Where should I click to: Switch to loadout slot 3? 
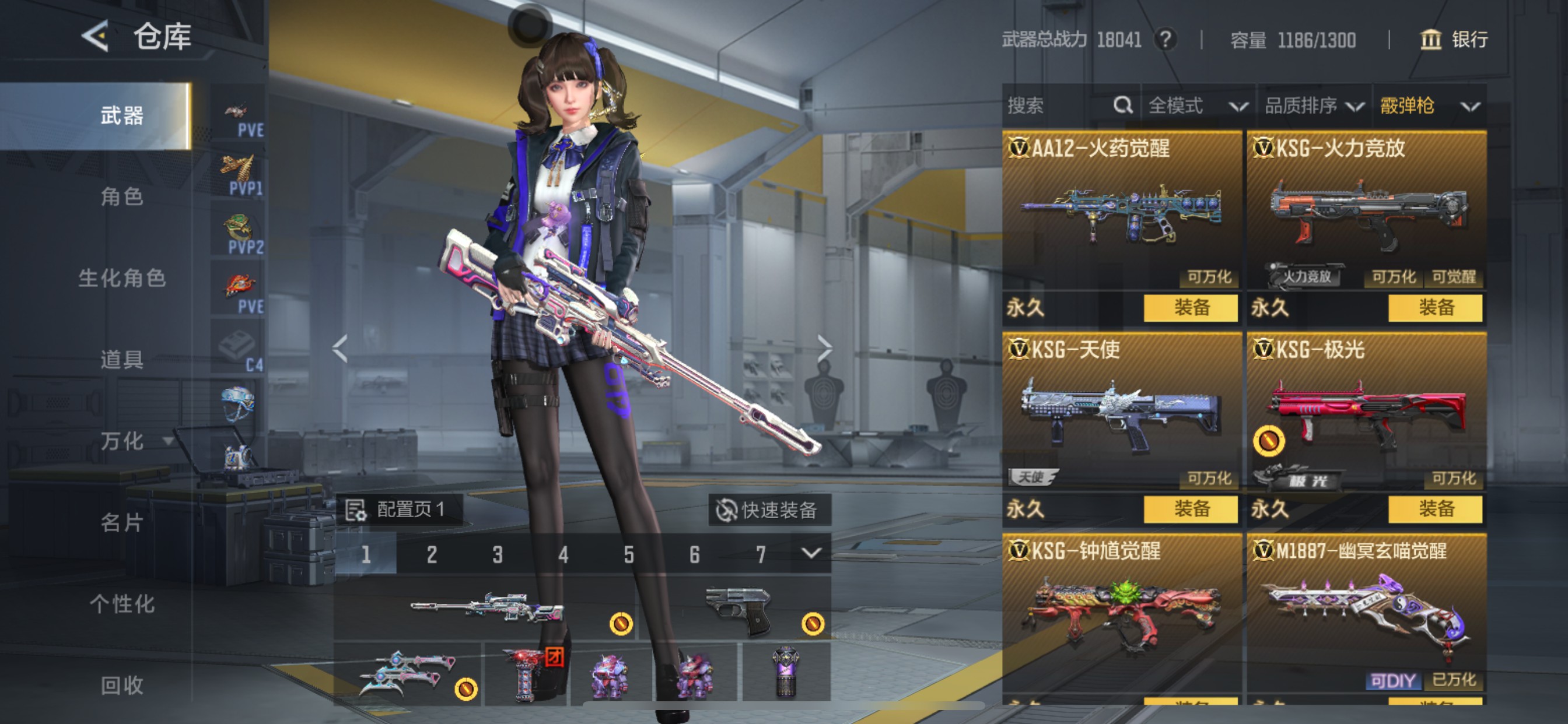pos(498,554)
